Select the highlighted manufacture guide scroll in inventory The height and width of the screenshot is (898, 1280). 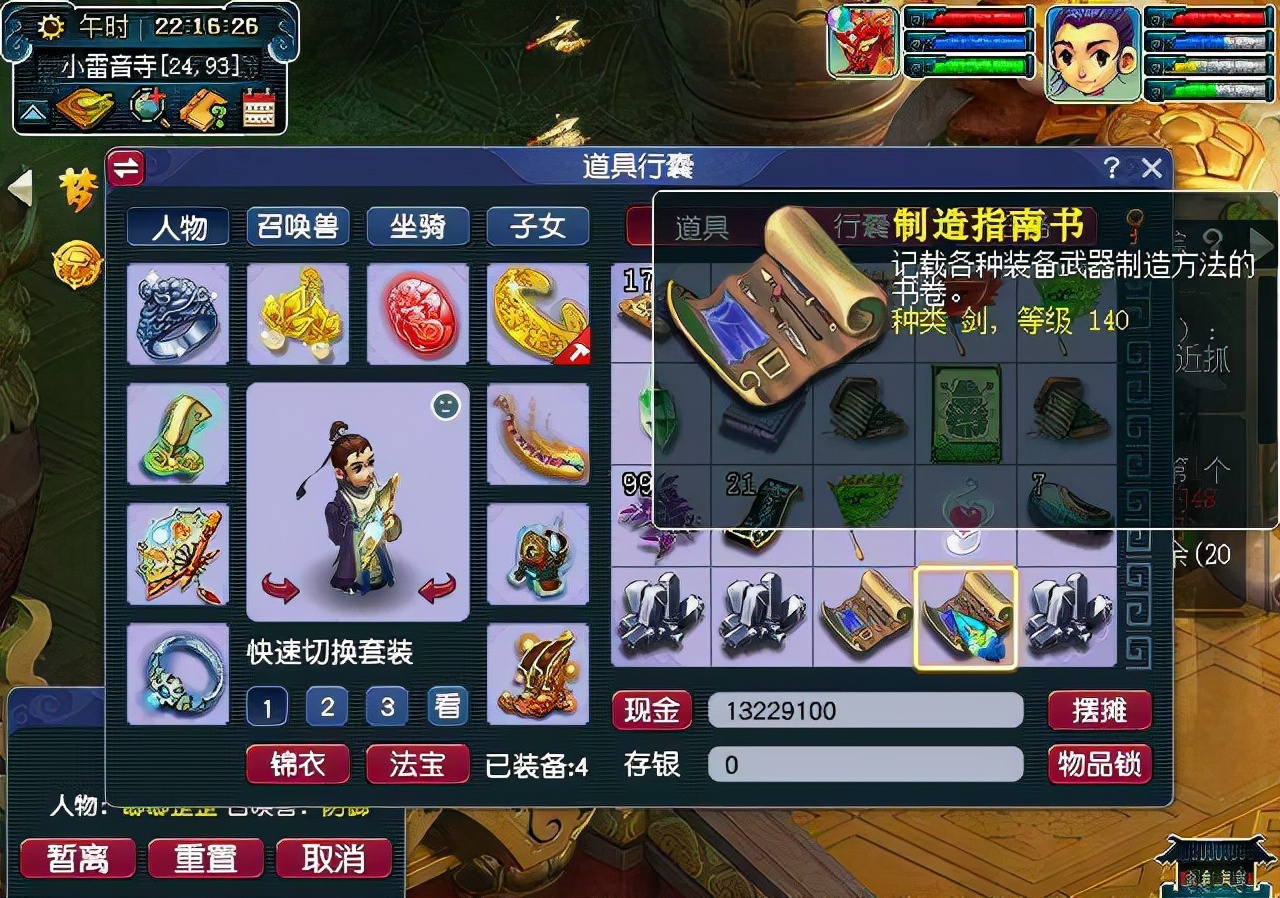coord(966,619)
